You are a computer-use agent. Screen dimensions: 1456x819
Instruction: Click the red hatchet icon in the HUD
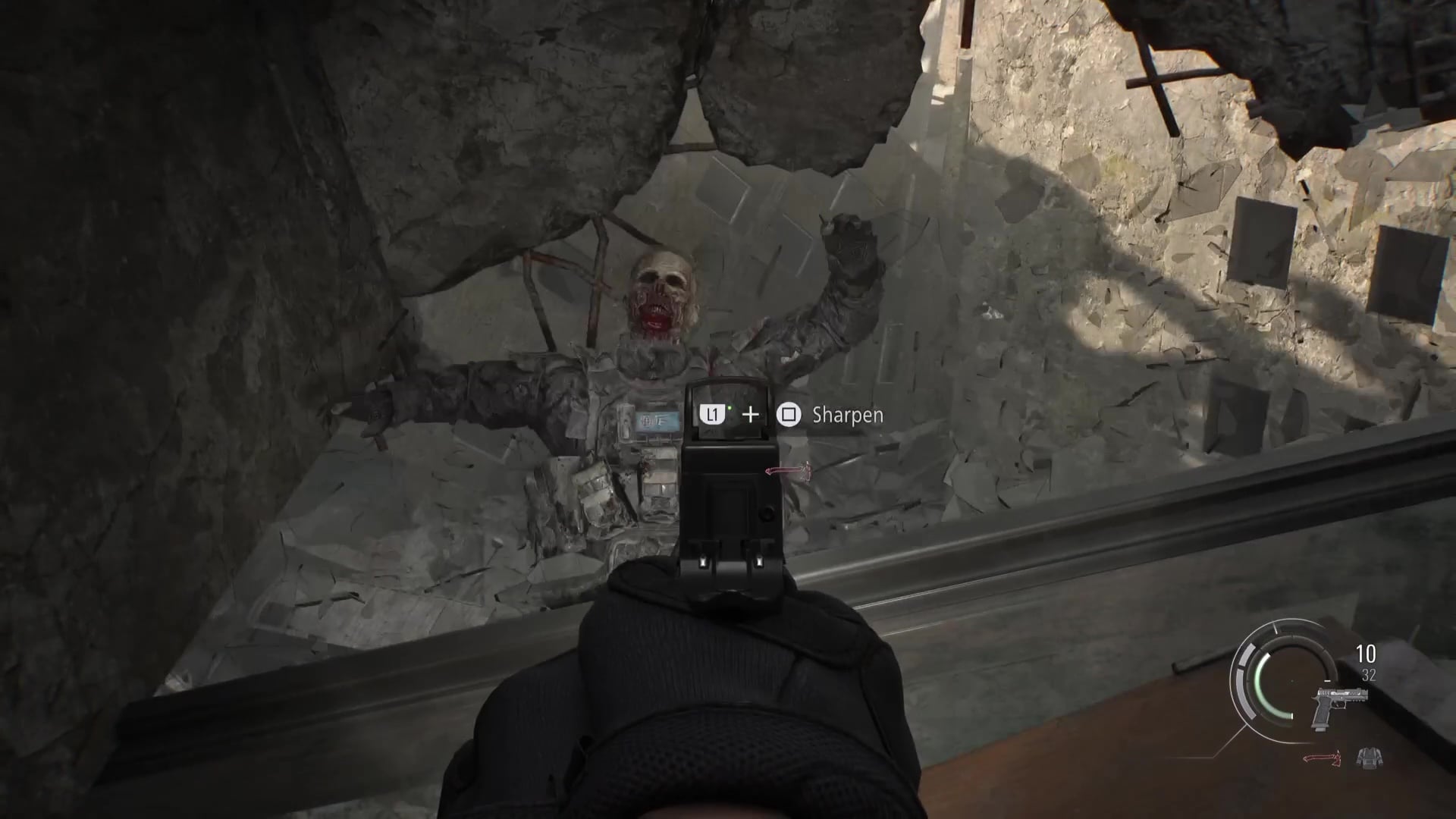(x=1322, y=758)
